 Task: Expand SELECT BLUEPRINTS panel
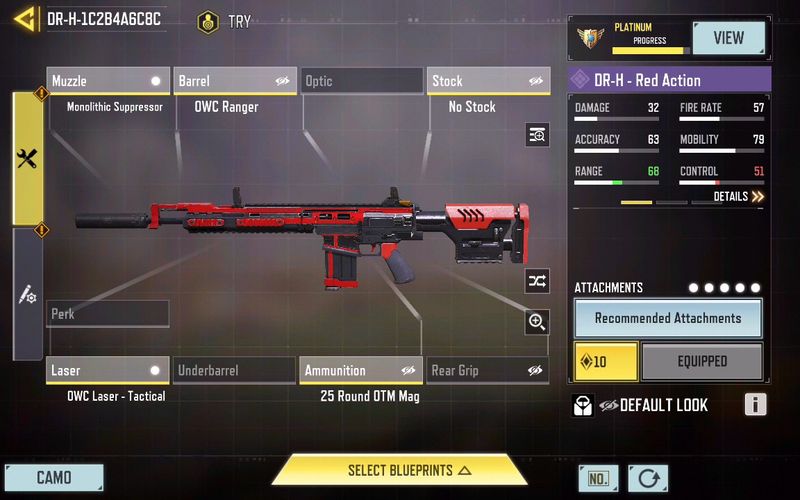[x=400, y=470]
